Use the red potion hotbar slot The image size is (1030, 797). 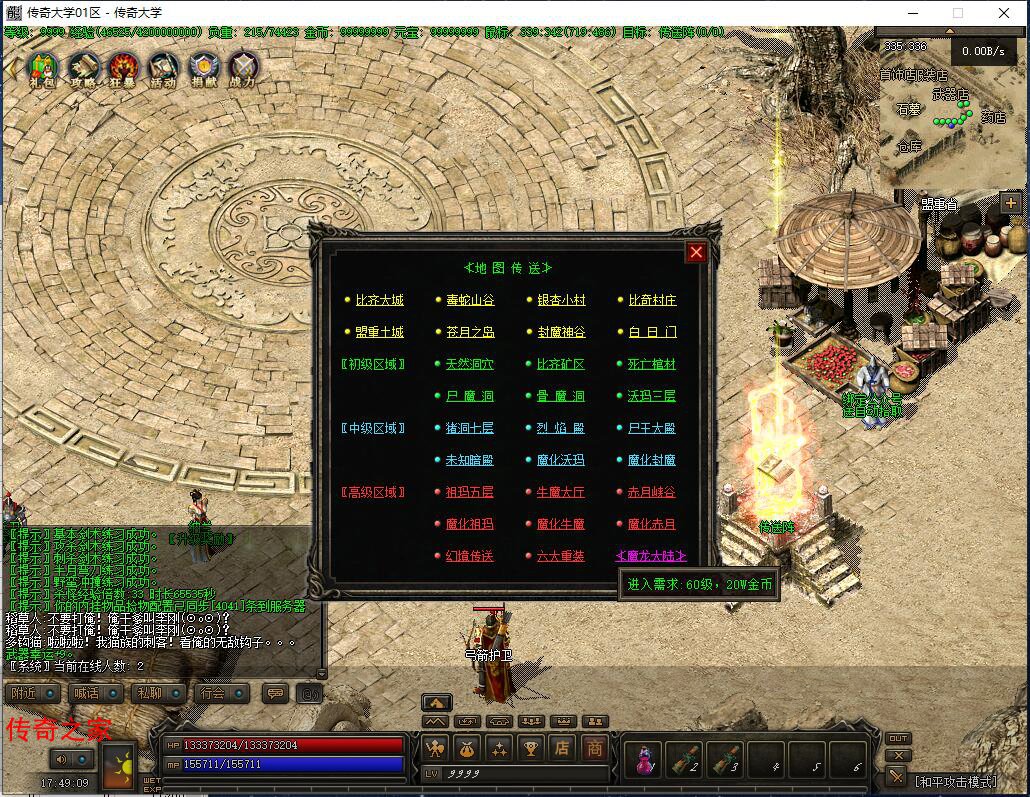click(x=644, y=760)
